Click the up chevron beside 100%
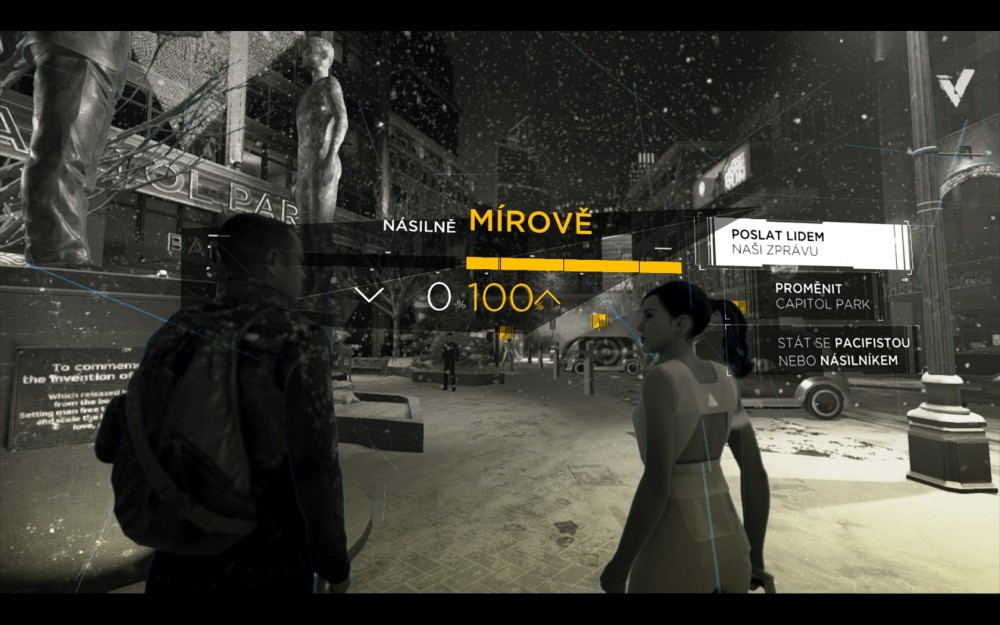Screen dimensions: 1000x625 pos(548,296)
